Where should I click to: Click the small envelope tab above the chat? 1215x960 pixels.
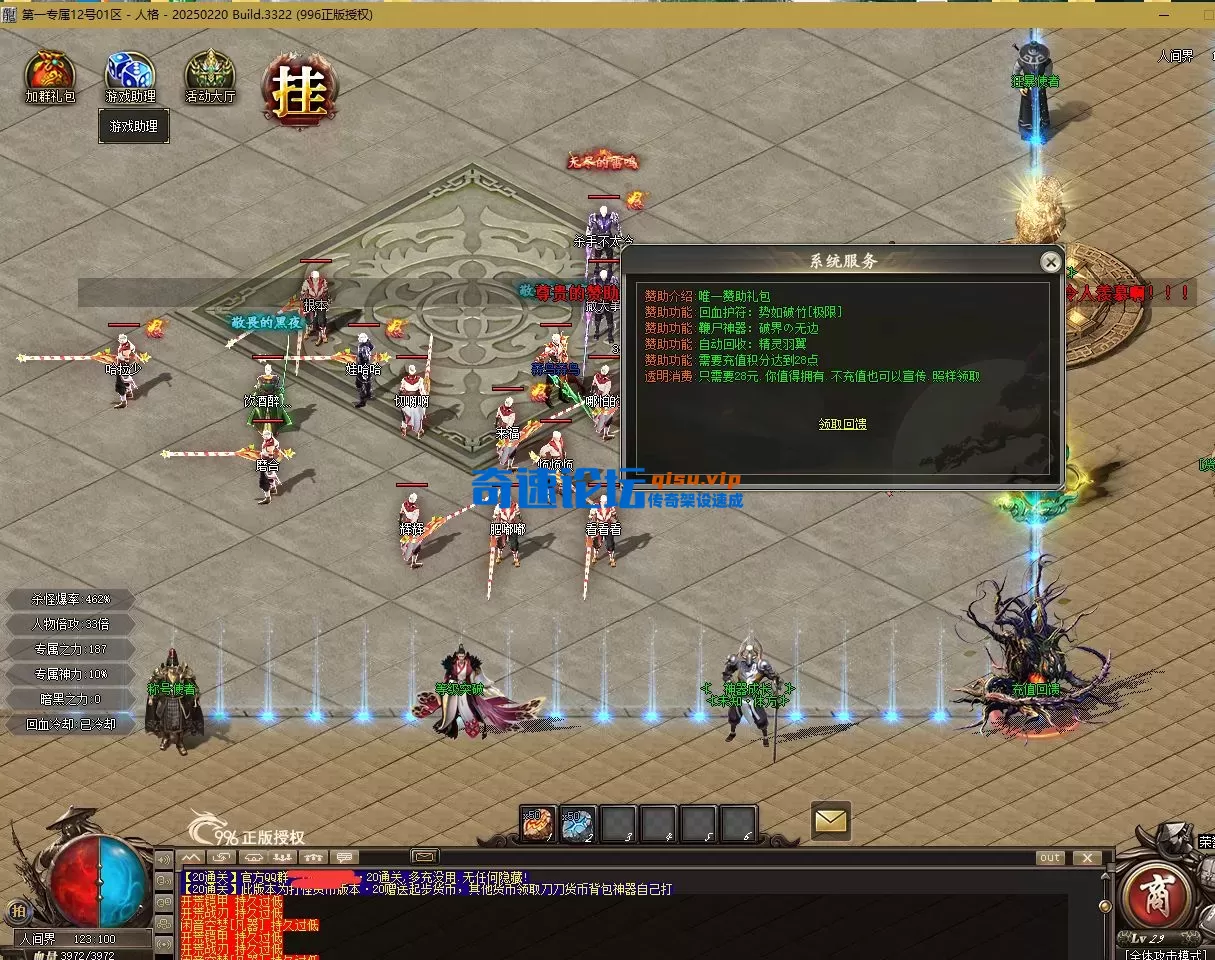coord(424,856)
